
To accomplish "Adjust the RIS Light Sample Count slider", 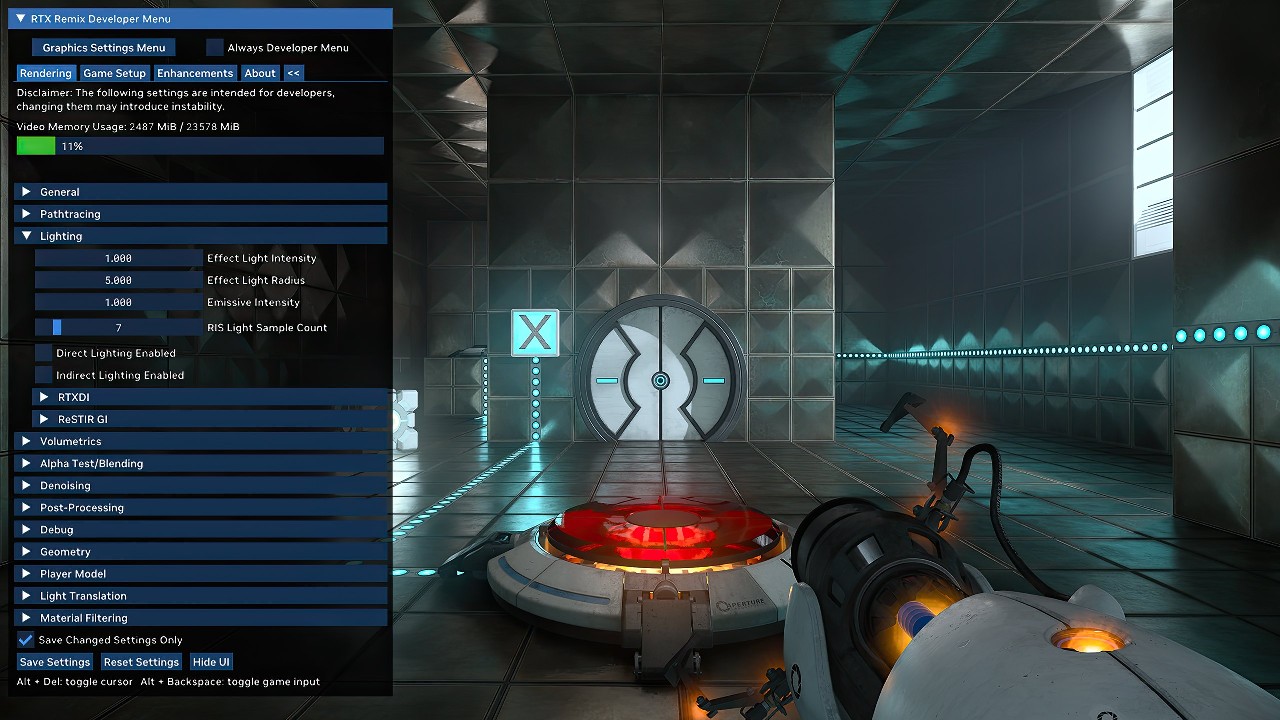I will [x=118, y=327].
